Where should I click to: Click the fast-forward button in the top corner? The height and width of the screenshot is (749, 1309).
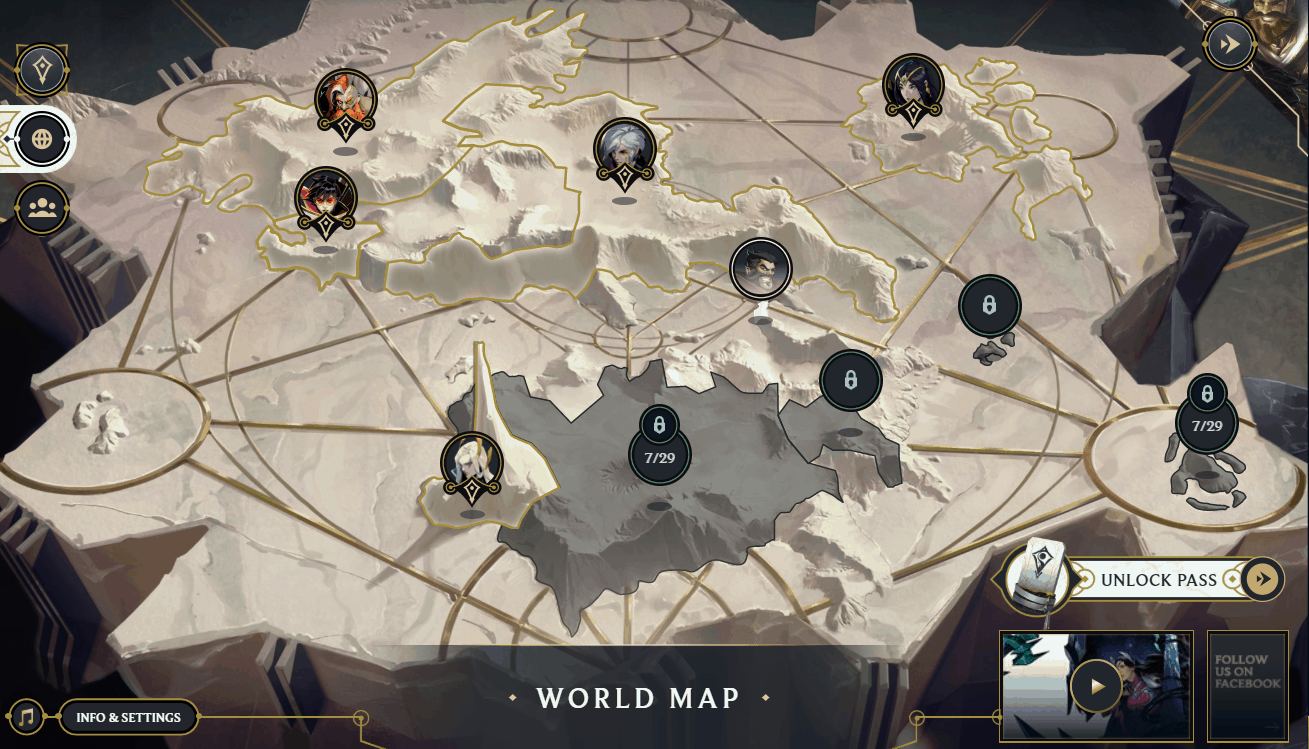[x=1229, y=45]
